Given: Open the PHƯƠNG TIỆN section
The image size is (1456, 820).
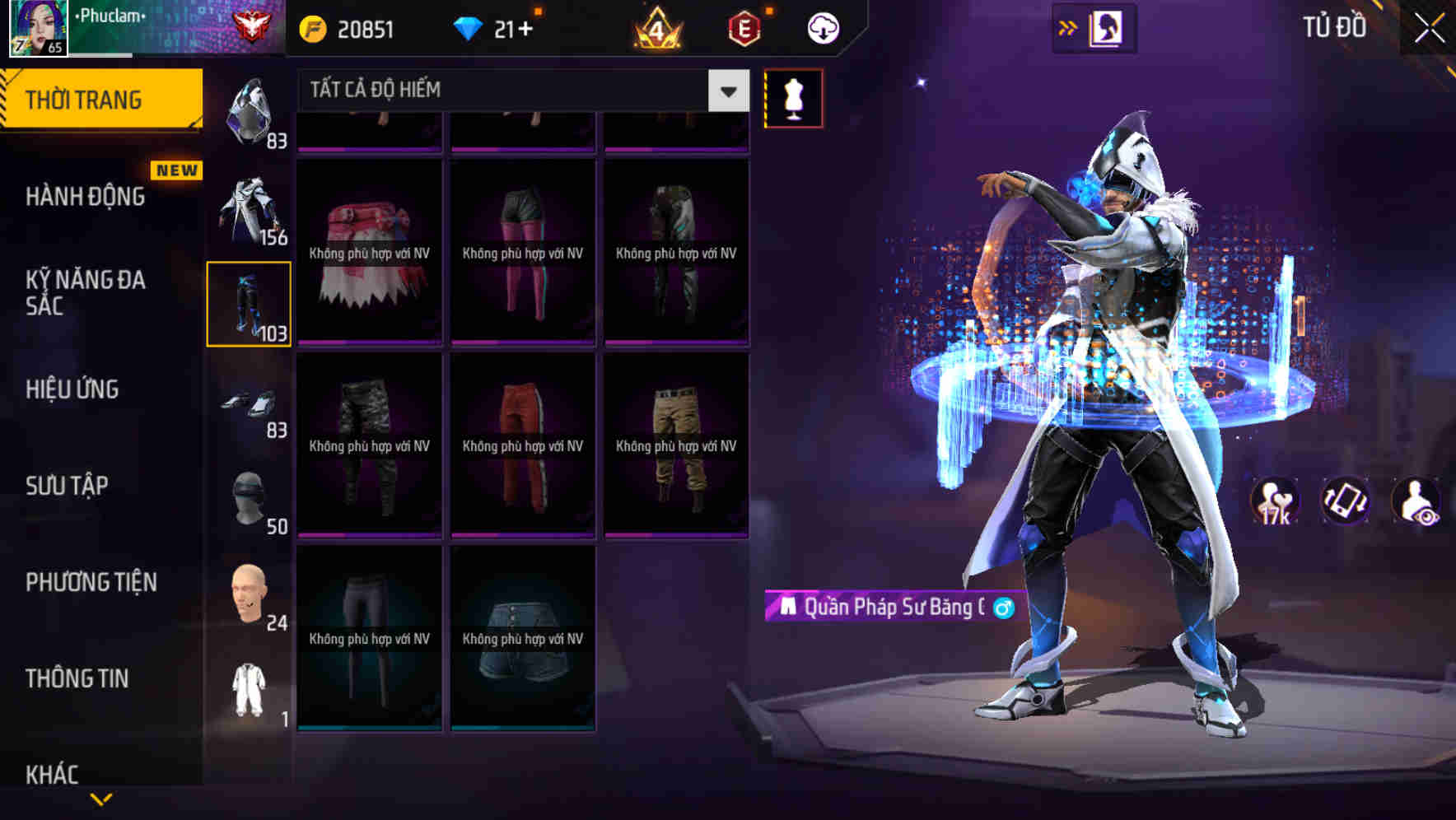Looking at the screenshot, I should [x=89, y=582].
